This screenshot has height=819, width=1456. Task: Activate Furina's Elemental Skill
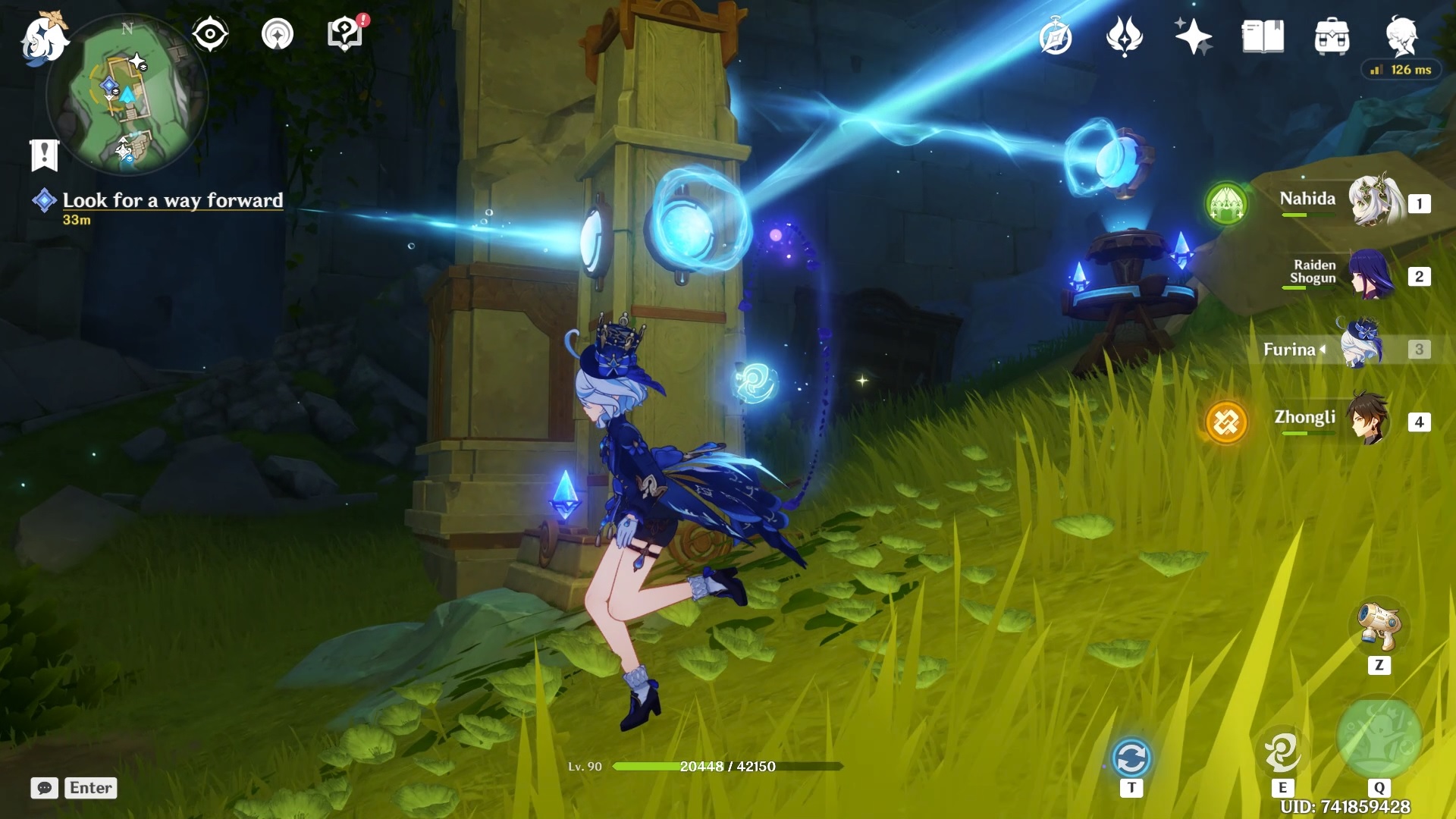1282,752
